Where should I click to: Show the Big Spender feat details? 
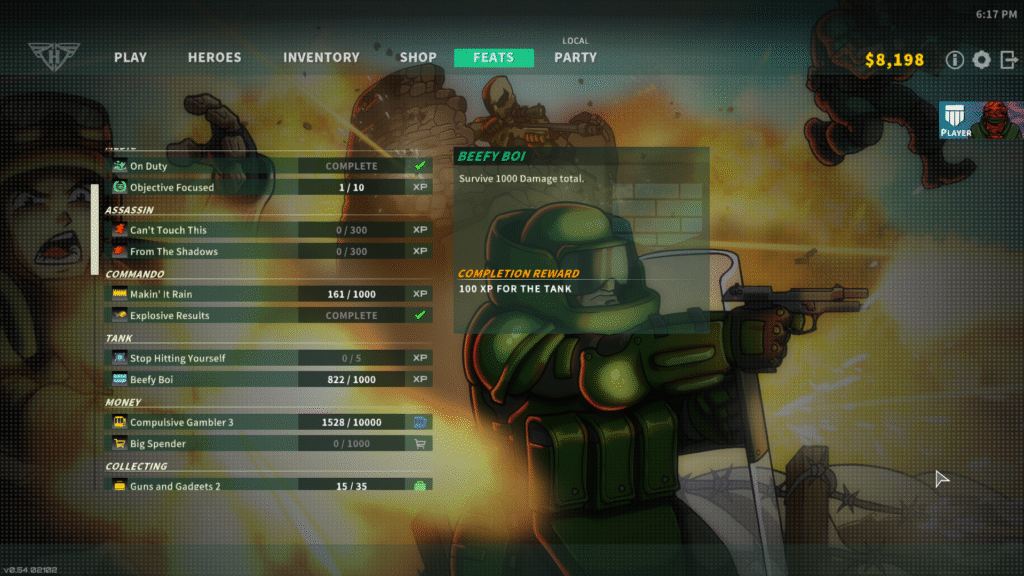268,444
